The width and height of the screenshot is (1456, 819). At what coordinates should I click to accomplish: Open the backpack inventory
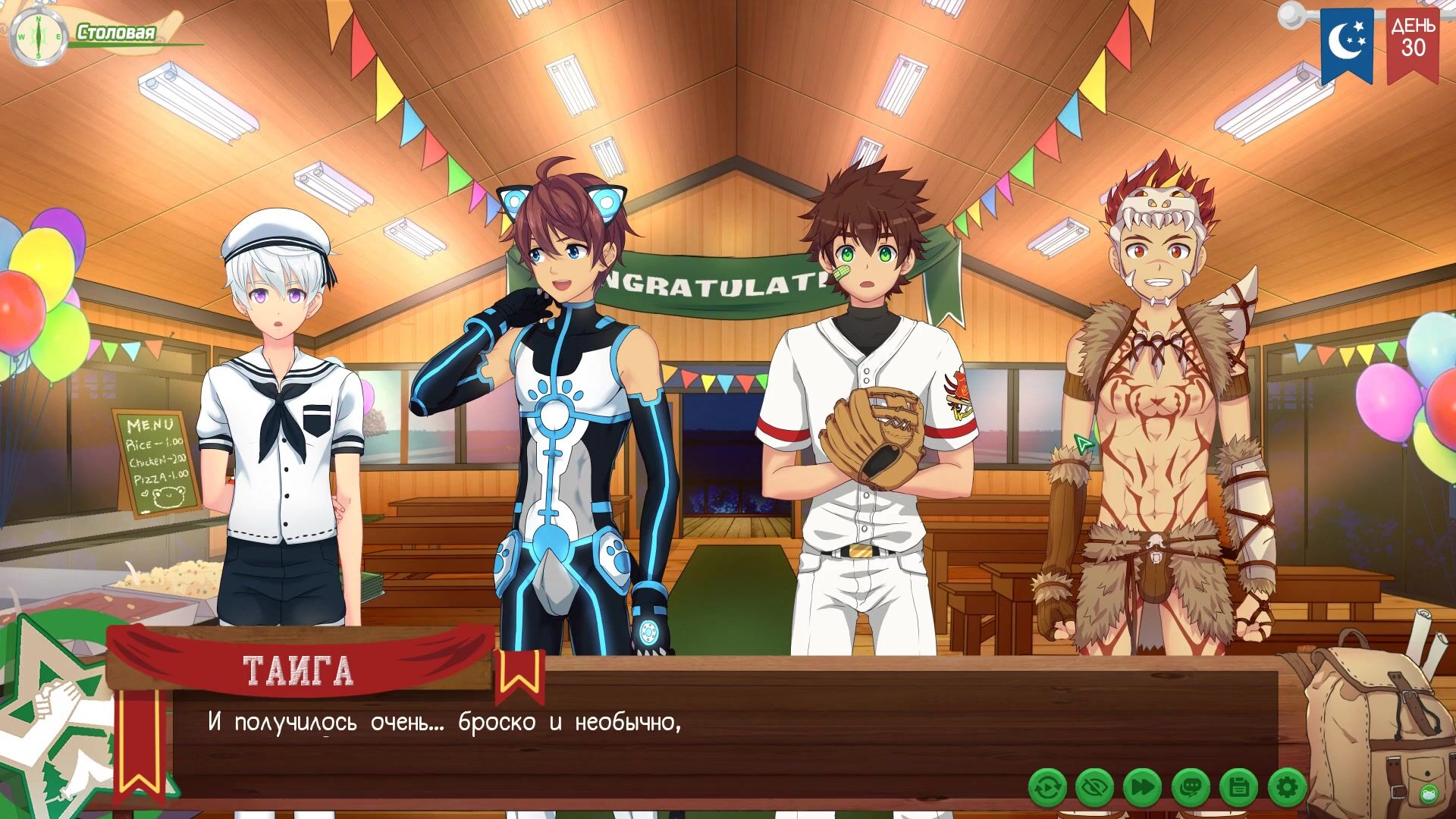click(1363, 720)
